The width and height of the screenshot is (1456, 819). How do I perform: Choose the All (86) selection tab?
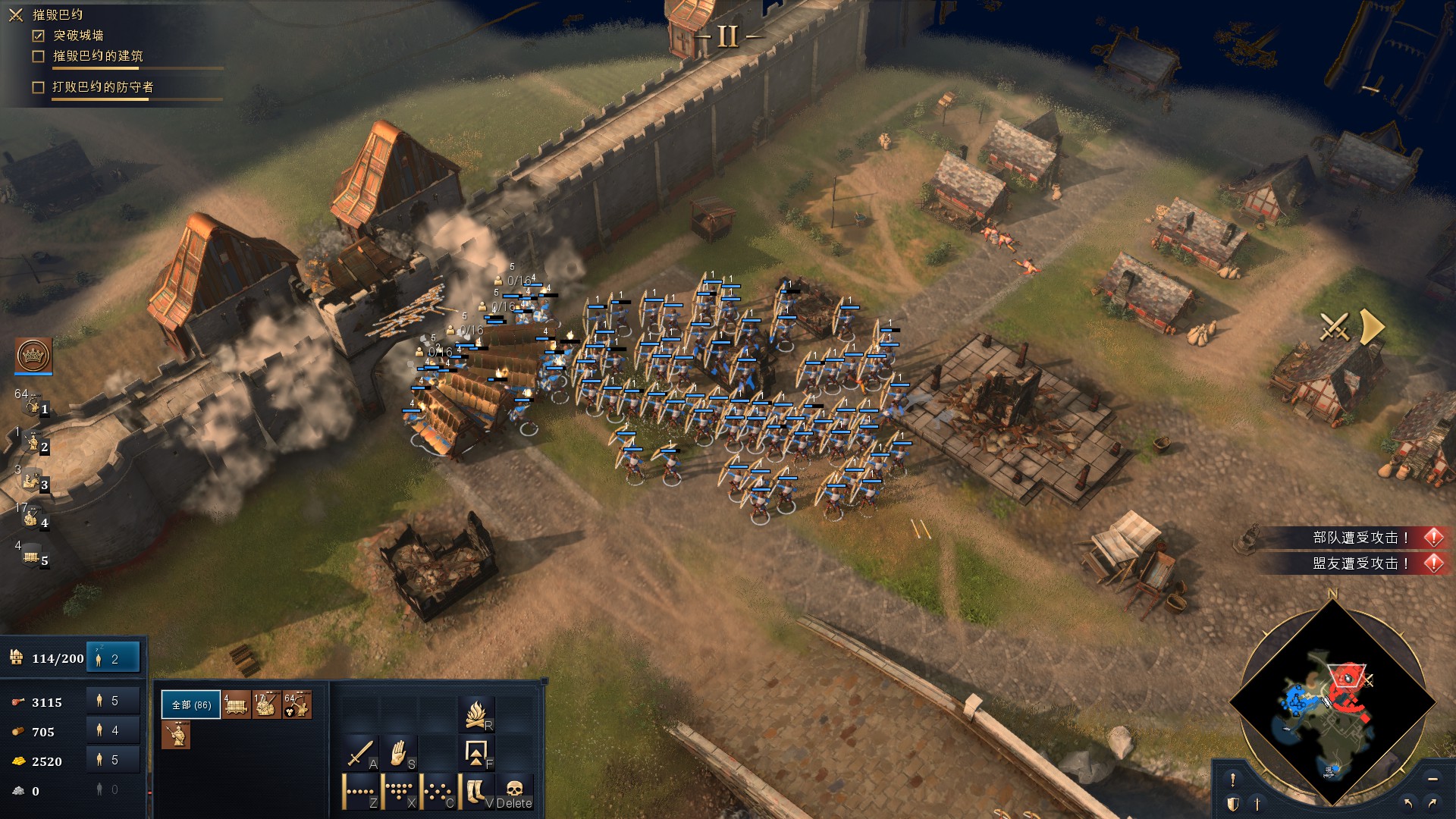[x=191, y=705]
